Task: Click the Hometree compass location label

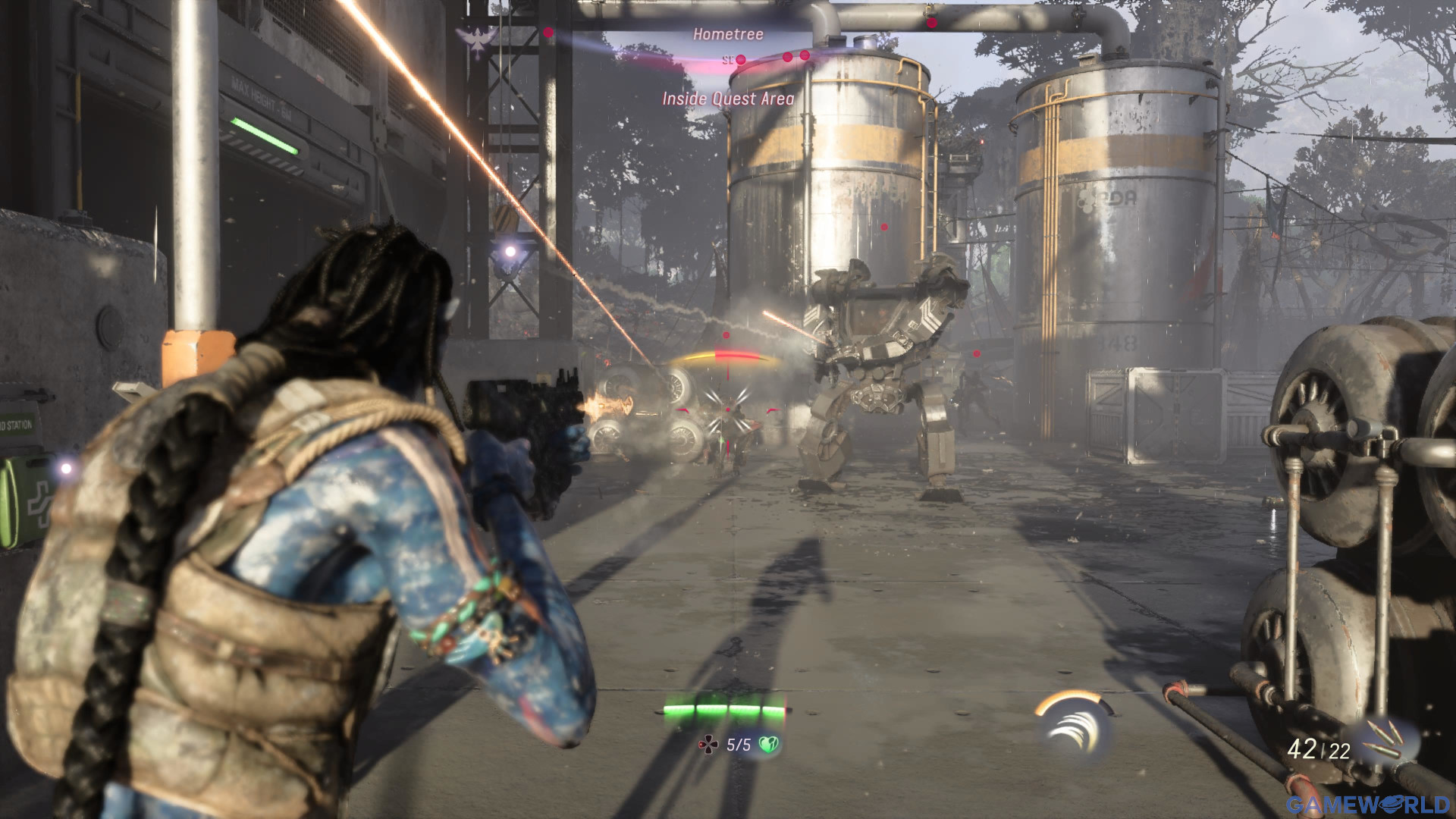Action: click(727, 34)
